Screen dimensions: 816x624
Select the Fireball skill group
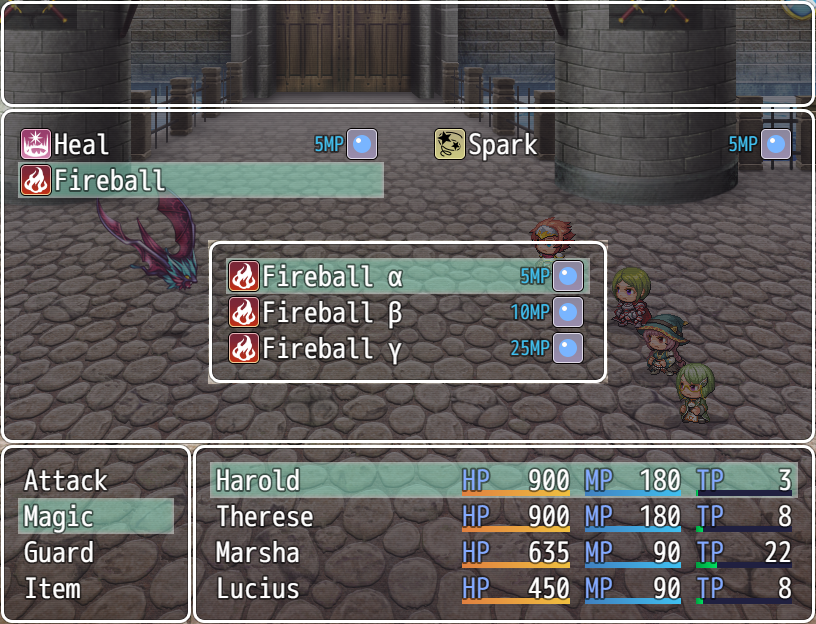click(x=200, y=181)
